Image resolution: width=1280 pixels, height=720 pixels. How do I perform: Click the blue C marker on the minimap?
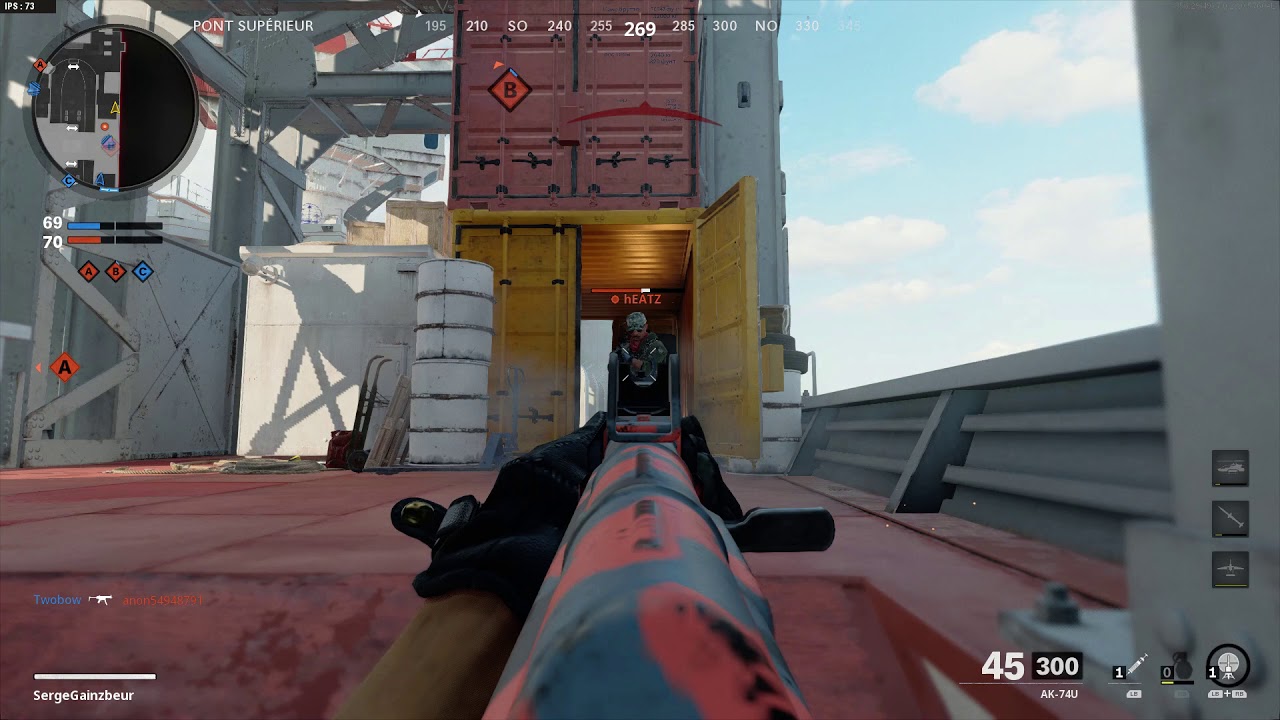point(69,181)
